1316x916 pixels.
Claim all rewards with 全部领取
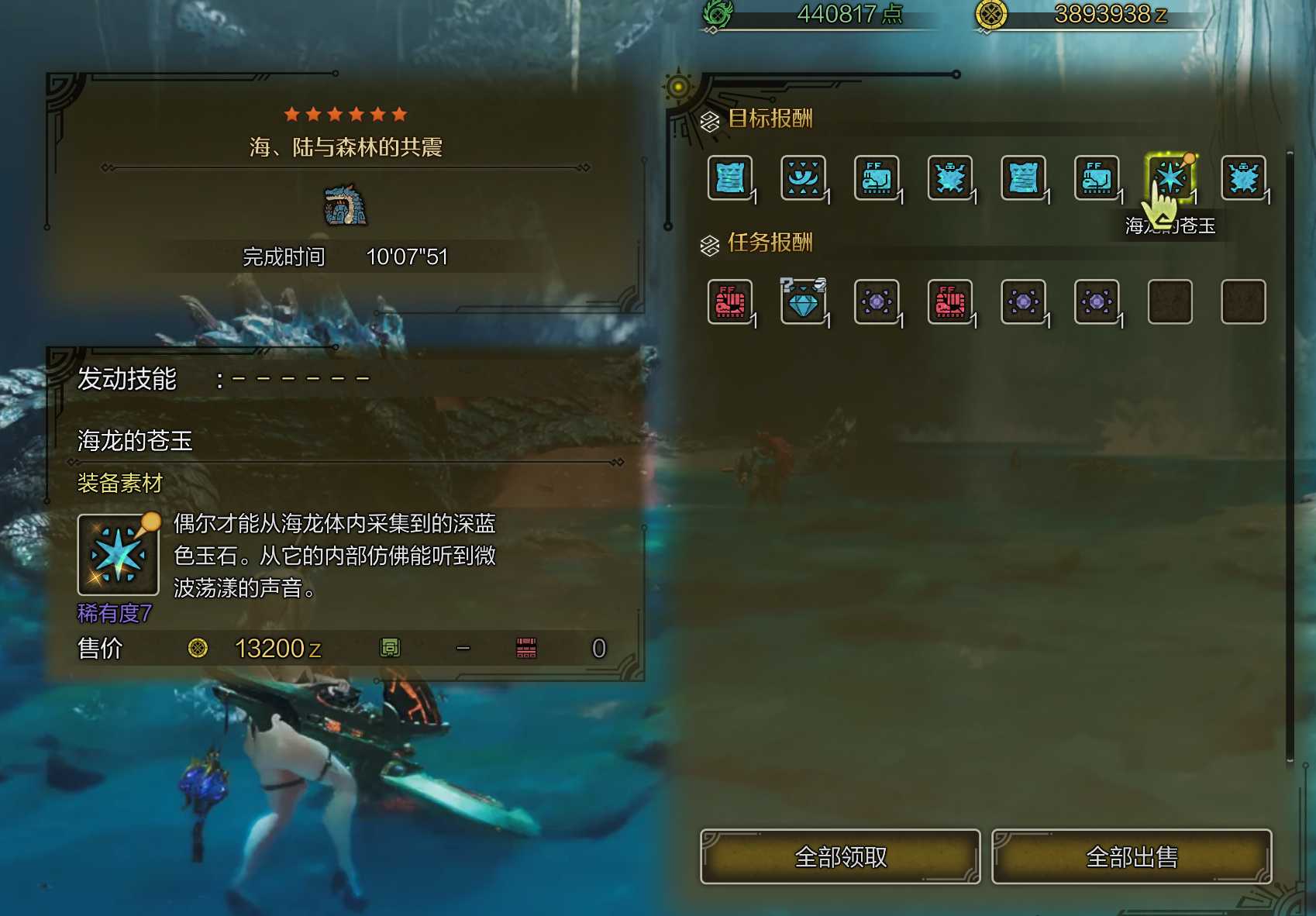point(840,856)
